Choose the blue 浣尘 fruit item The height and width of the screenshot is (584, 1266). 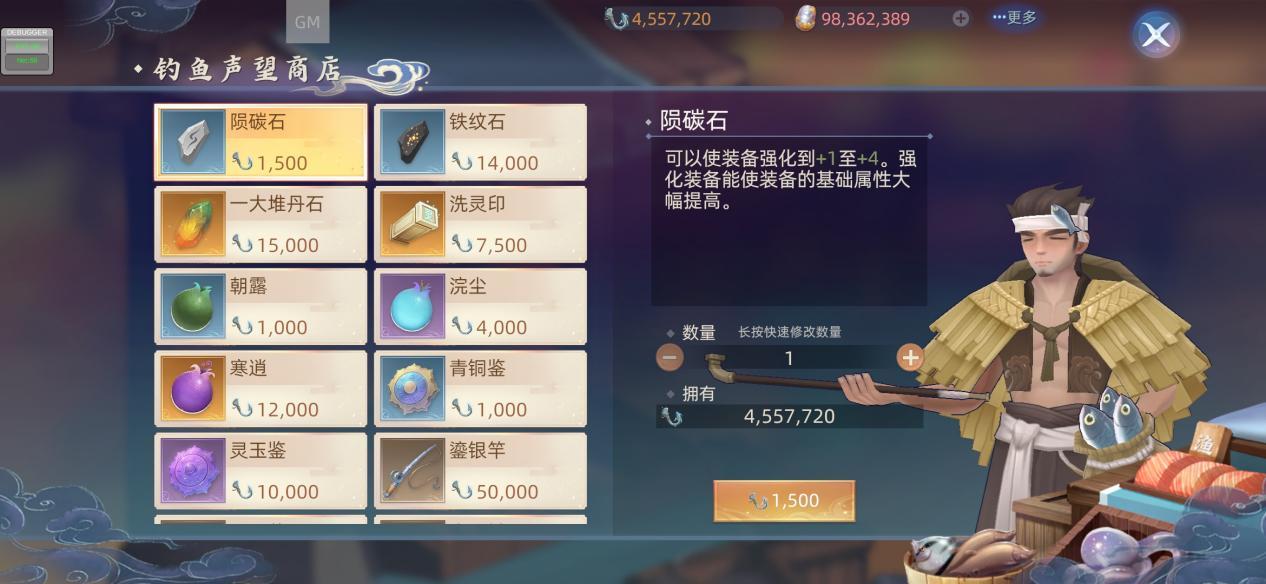[x=480, y=306]
